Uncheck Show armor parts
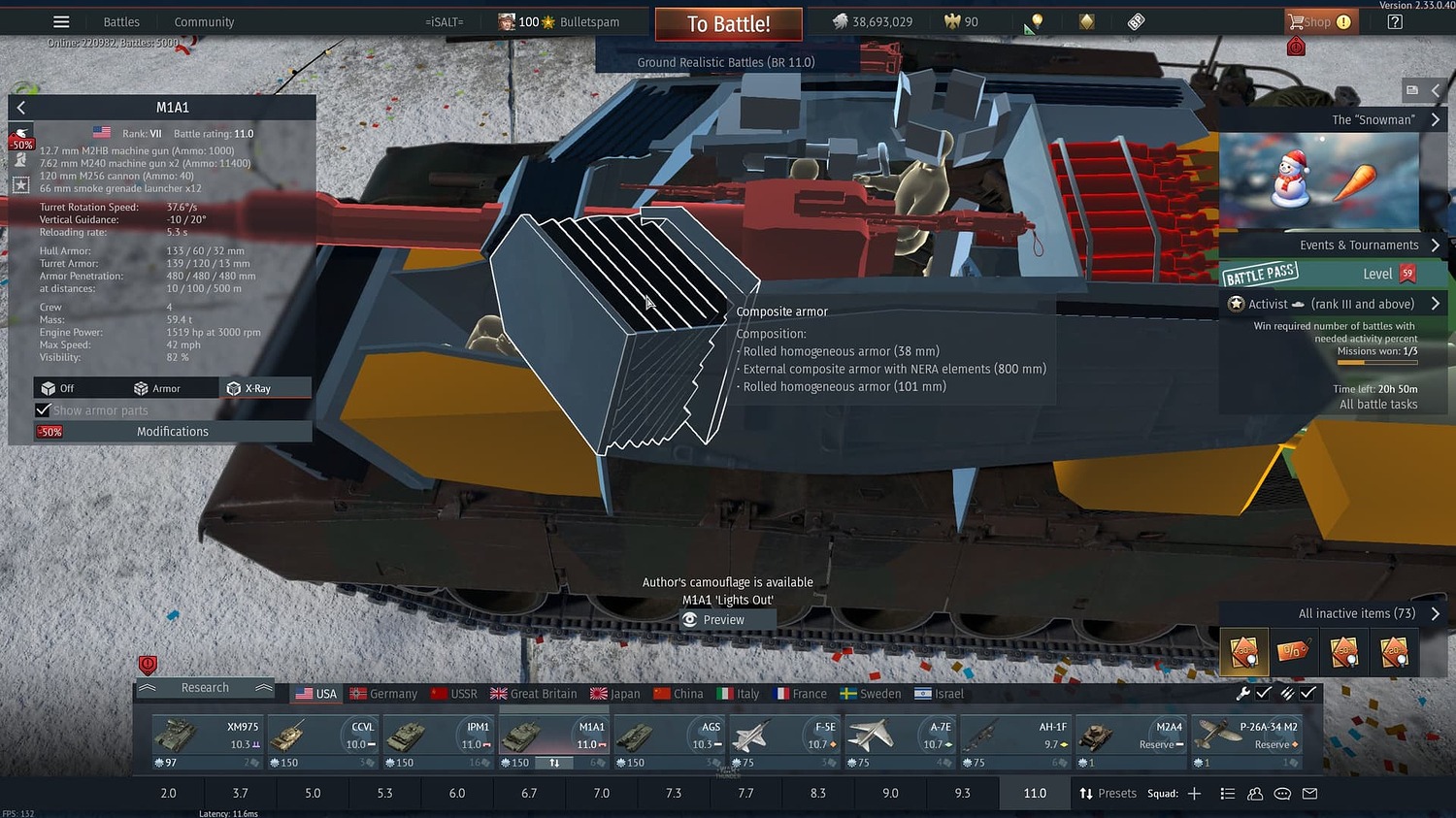 [43, 409]
